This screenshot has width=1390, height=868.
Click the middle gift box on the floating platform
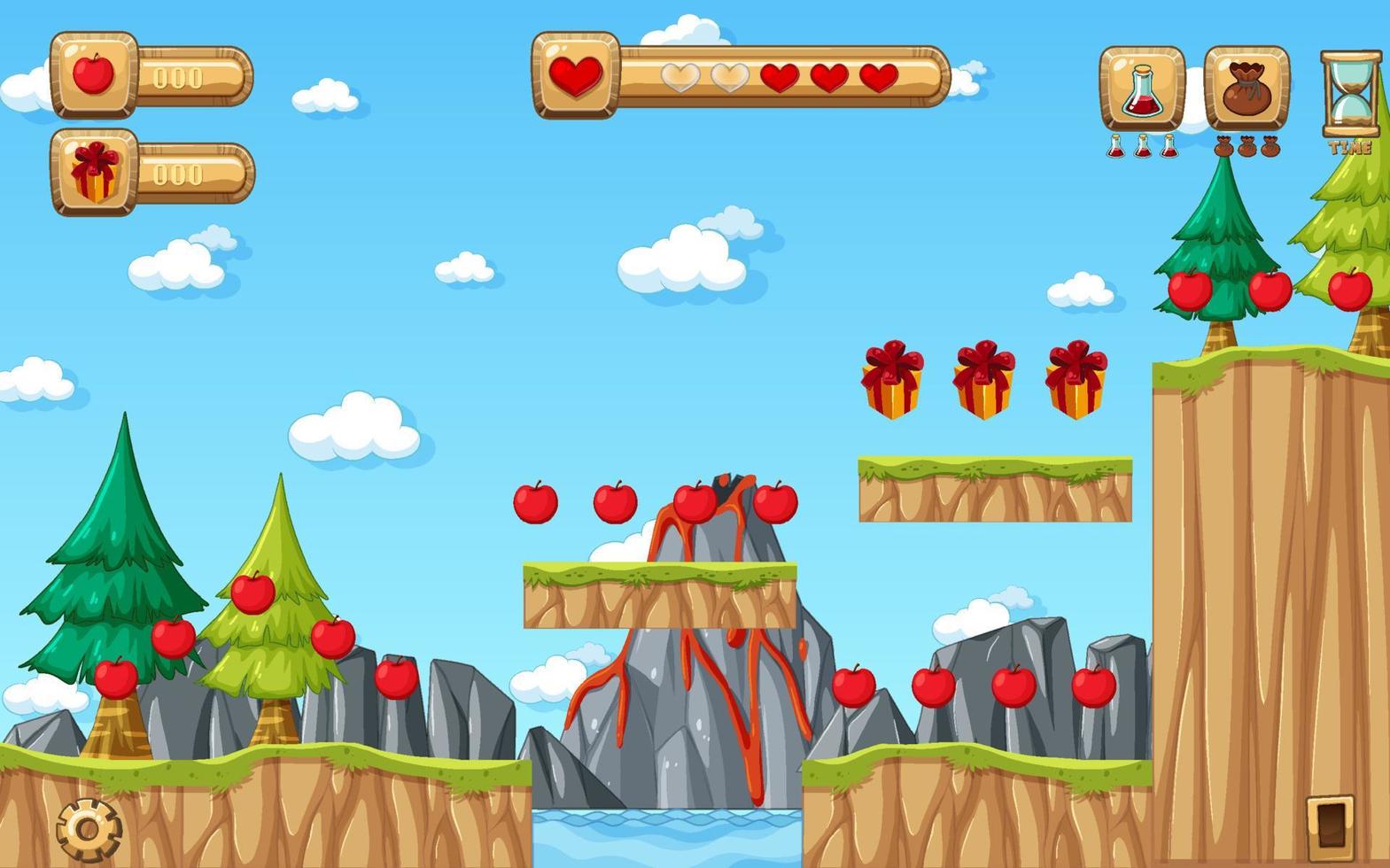(x=985, y=379)
